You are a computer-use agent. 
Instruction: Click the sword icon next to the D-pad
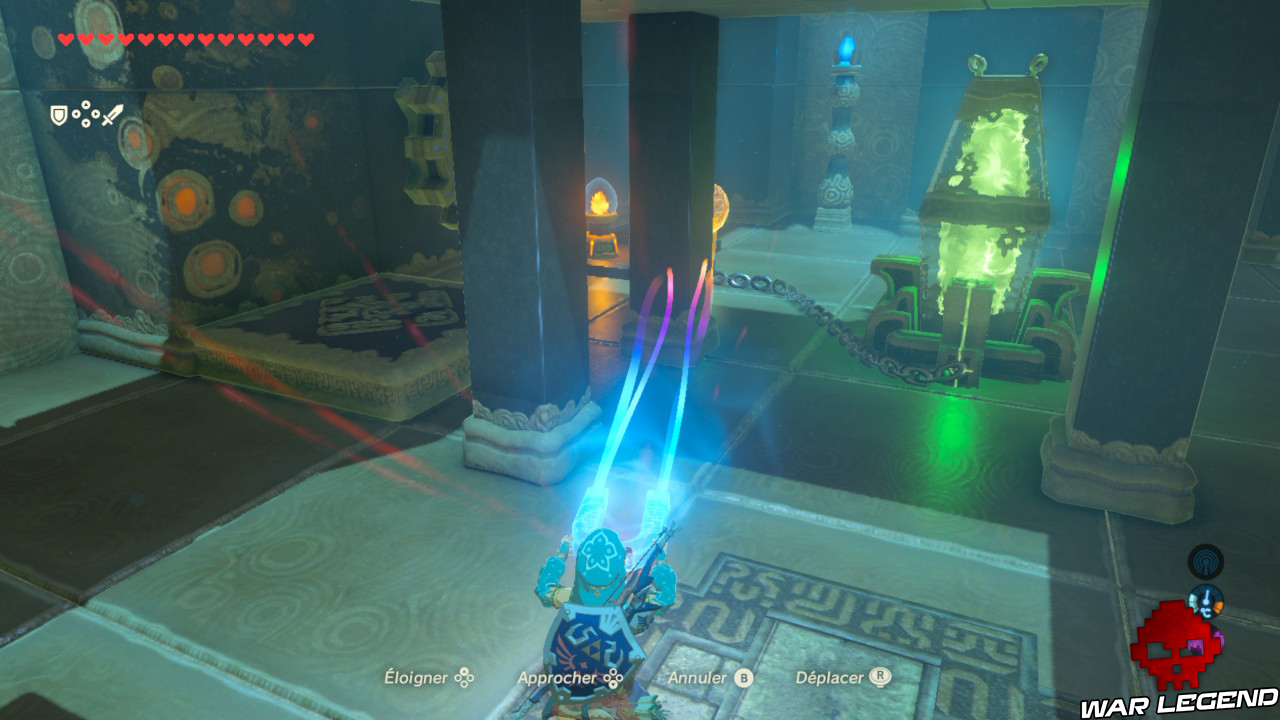click(x=112, y=112)
